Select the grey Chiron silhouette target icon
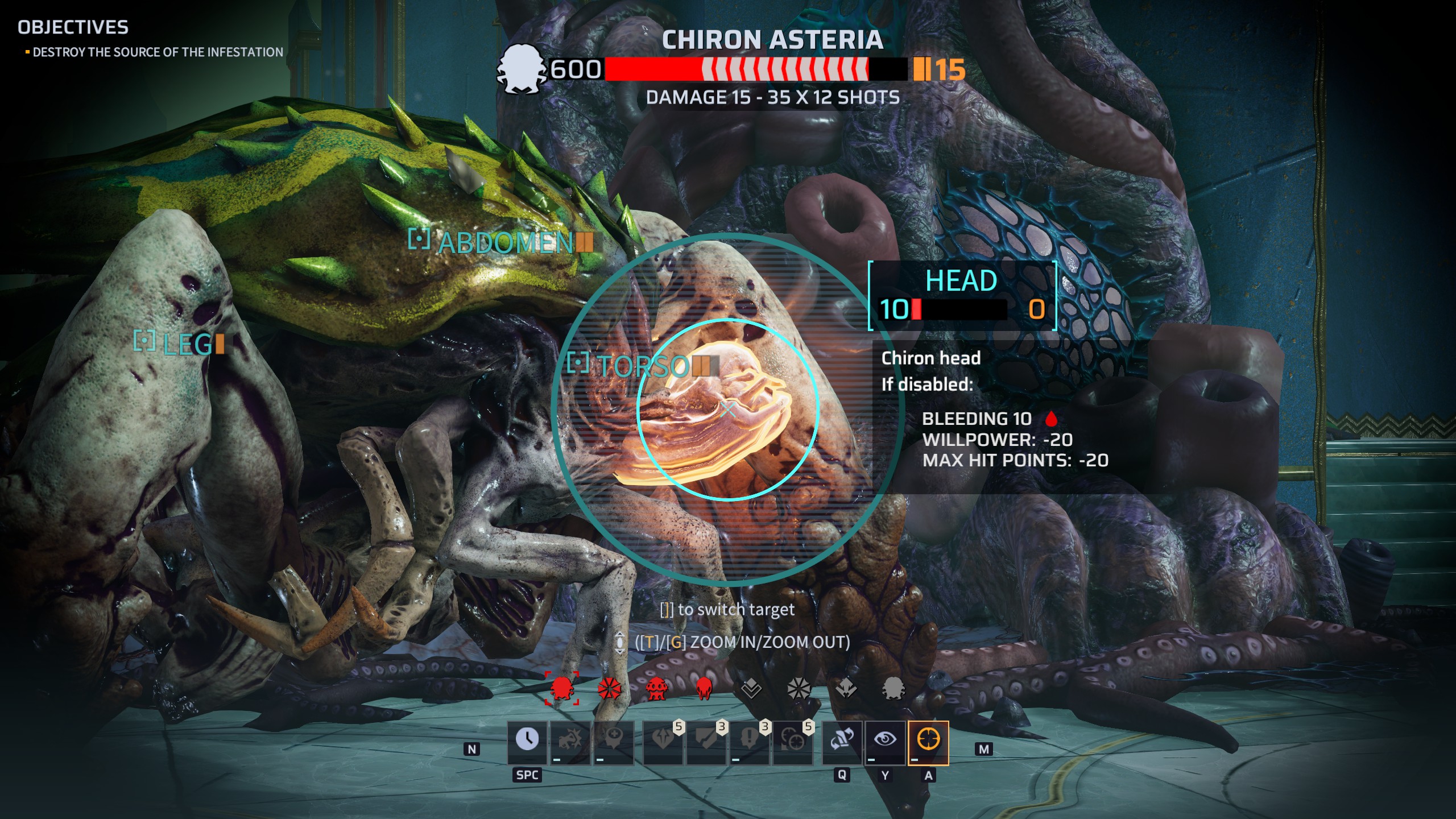 point(893,689)
